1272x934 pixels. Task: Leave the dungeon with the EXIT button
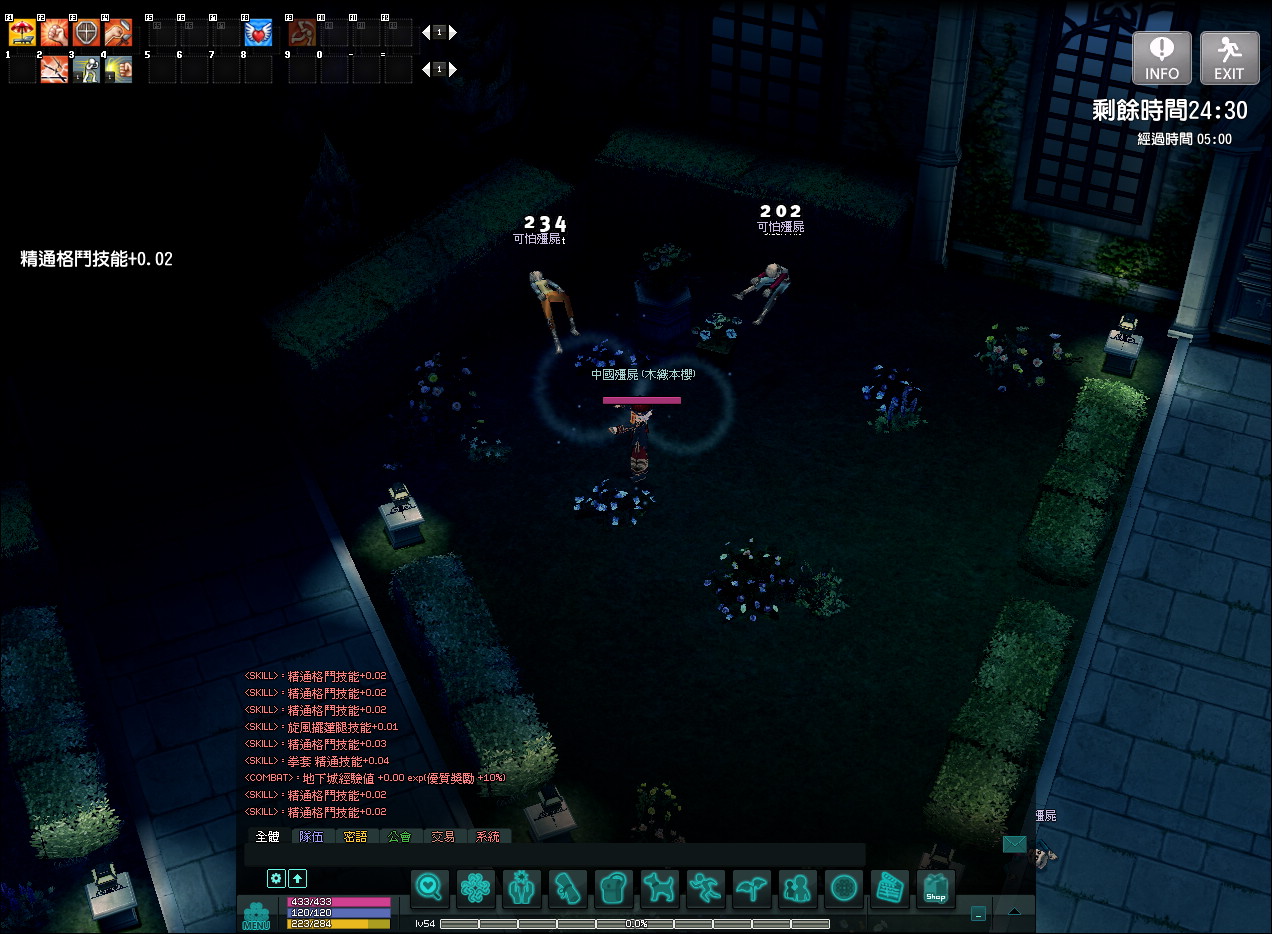pyautogui.click(x=1229, y=57)
